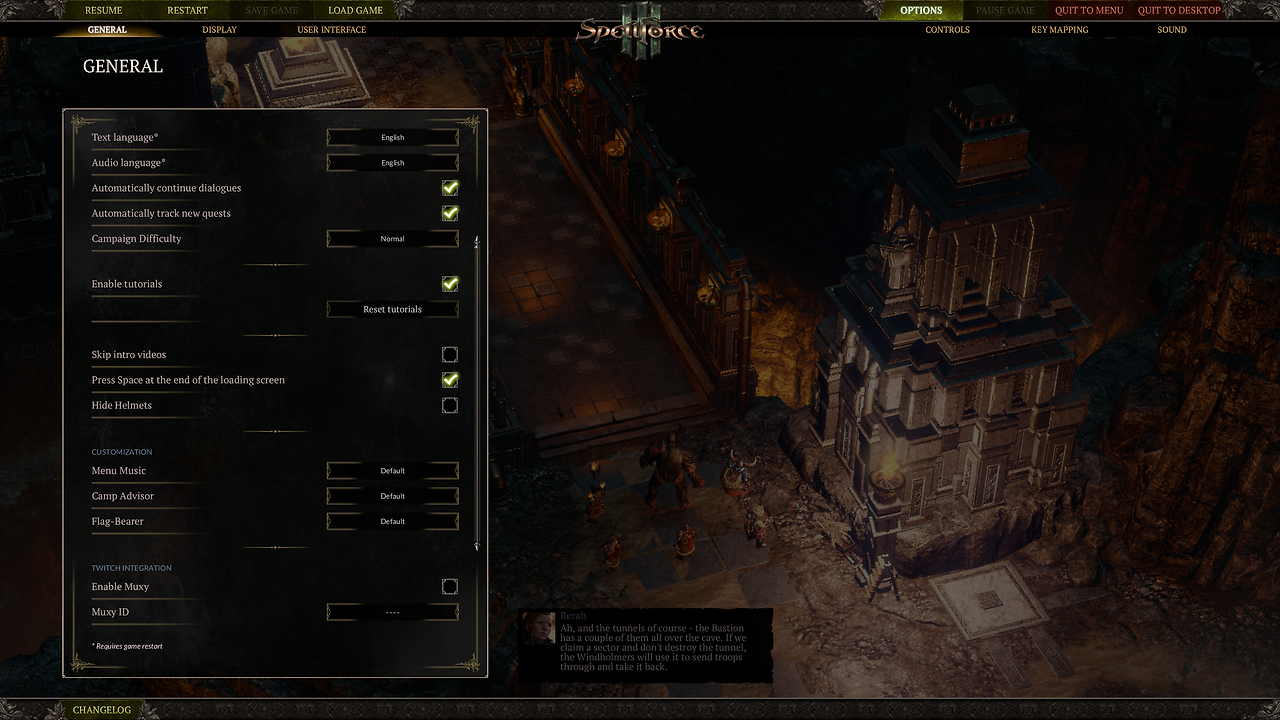Switch to the Controls tab
This screenshot has height=720, width=1280.
click(x=947, y=30)
